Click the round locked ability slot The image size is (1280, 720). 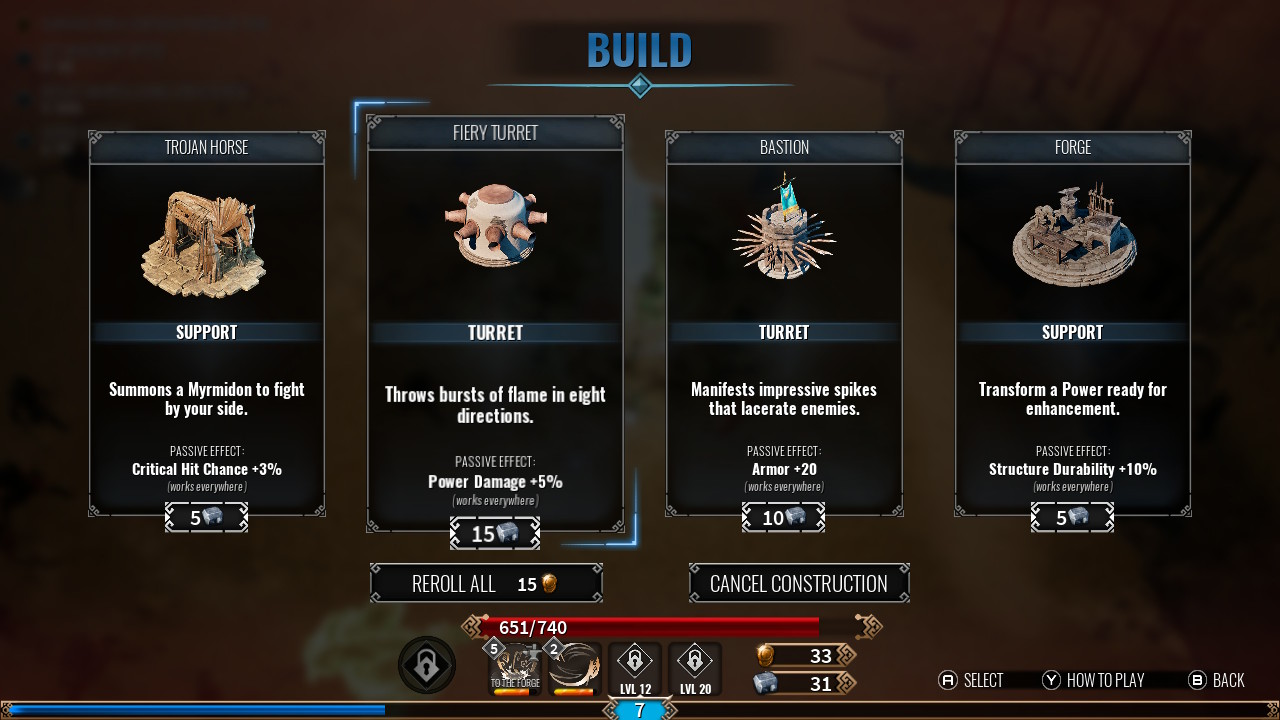click(427, 666)
